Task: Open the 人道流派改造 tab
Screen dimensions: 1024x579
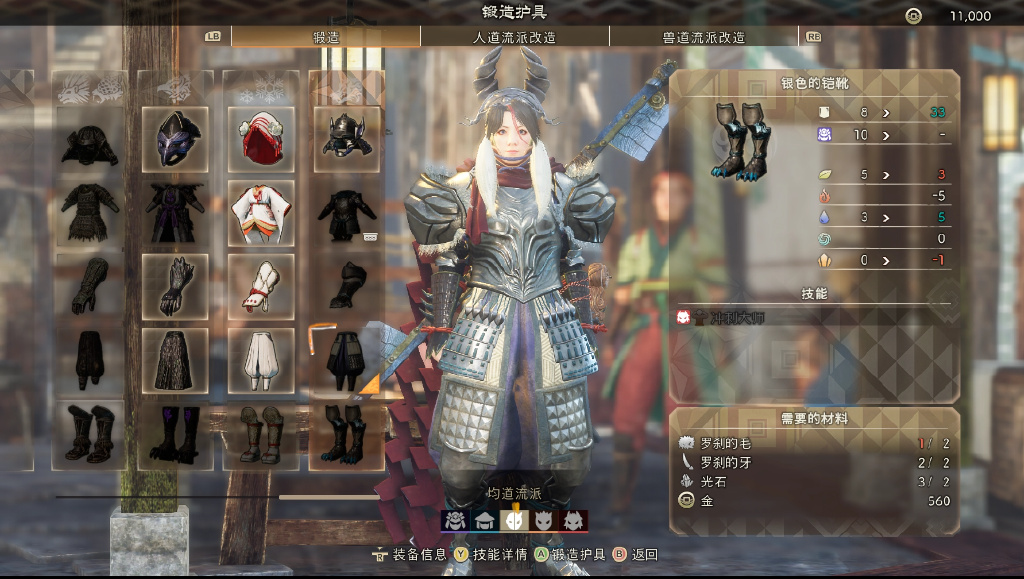Action: [514, 37]
